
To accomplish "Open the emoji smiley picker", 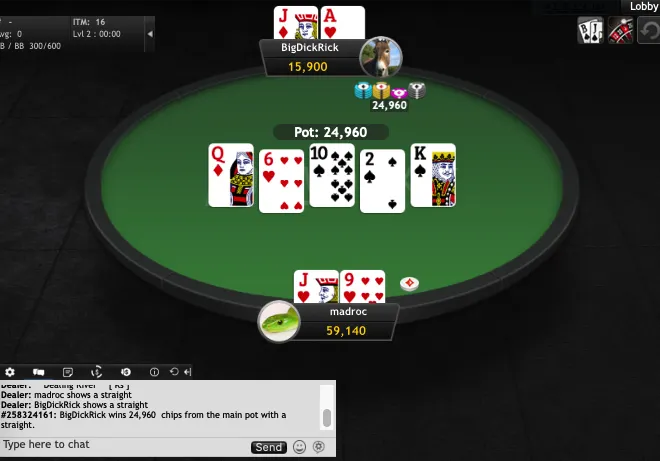I will point(299,447).
